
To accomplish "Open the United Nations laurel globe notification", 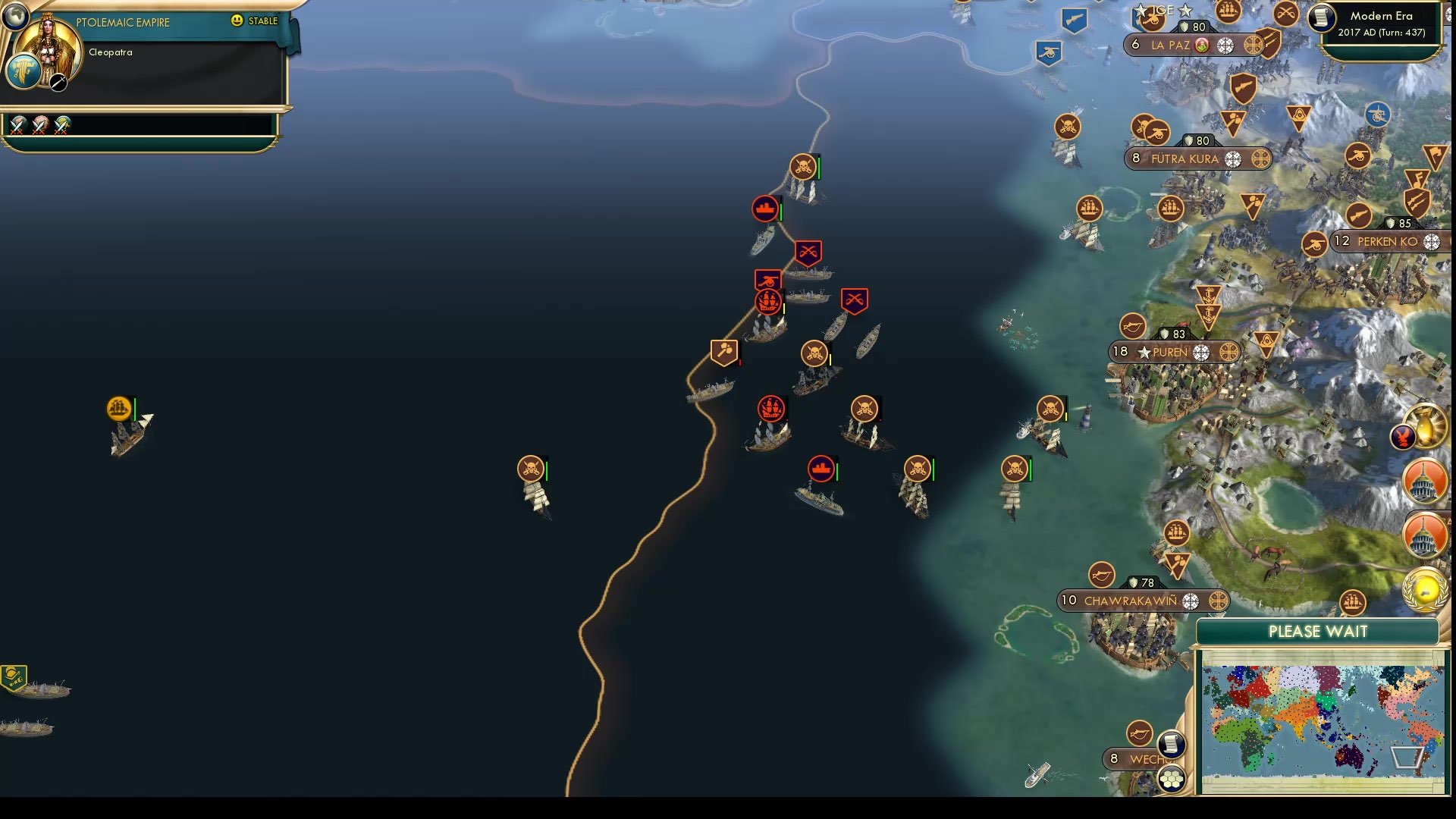I will click(1424, 590).
